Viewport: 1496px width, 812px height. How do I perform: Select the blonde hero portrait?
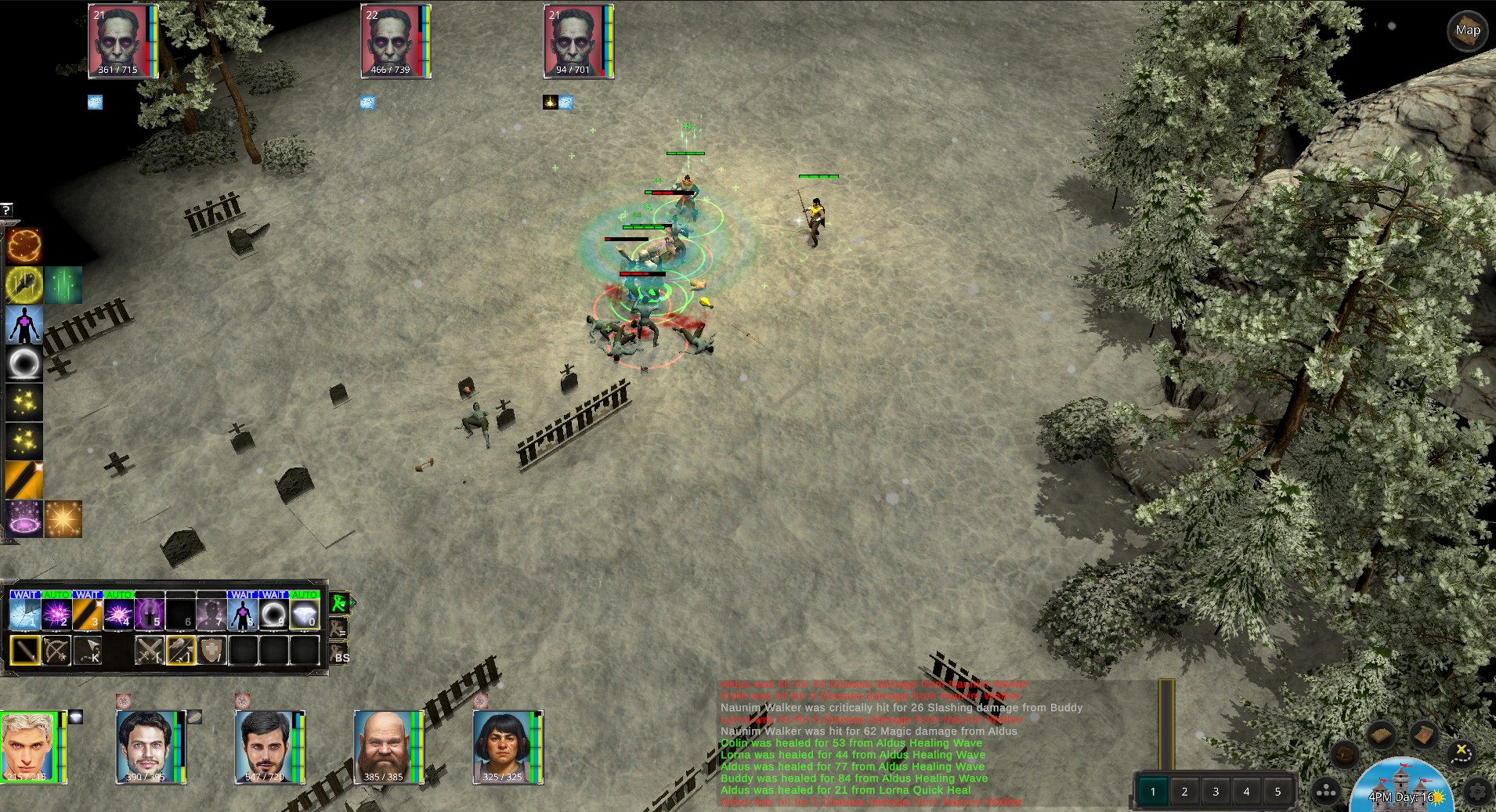tap(29, 747)
